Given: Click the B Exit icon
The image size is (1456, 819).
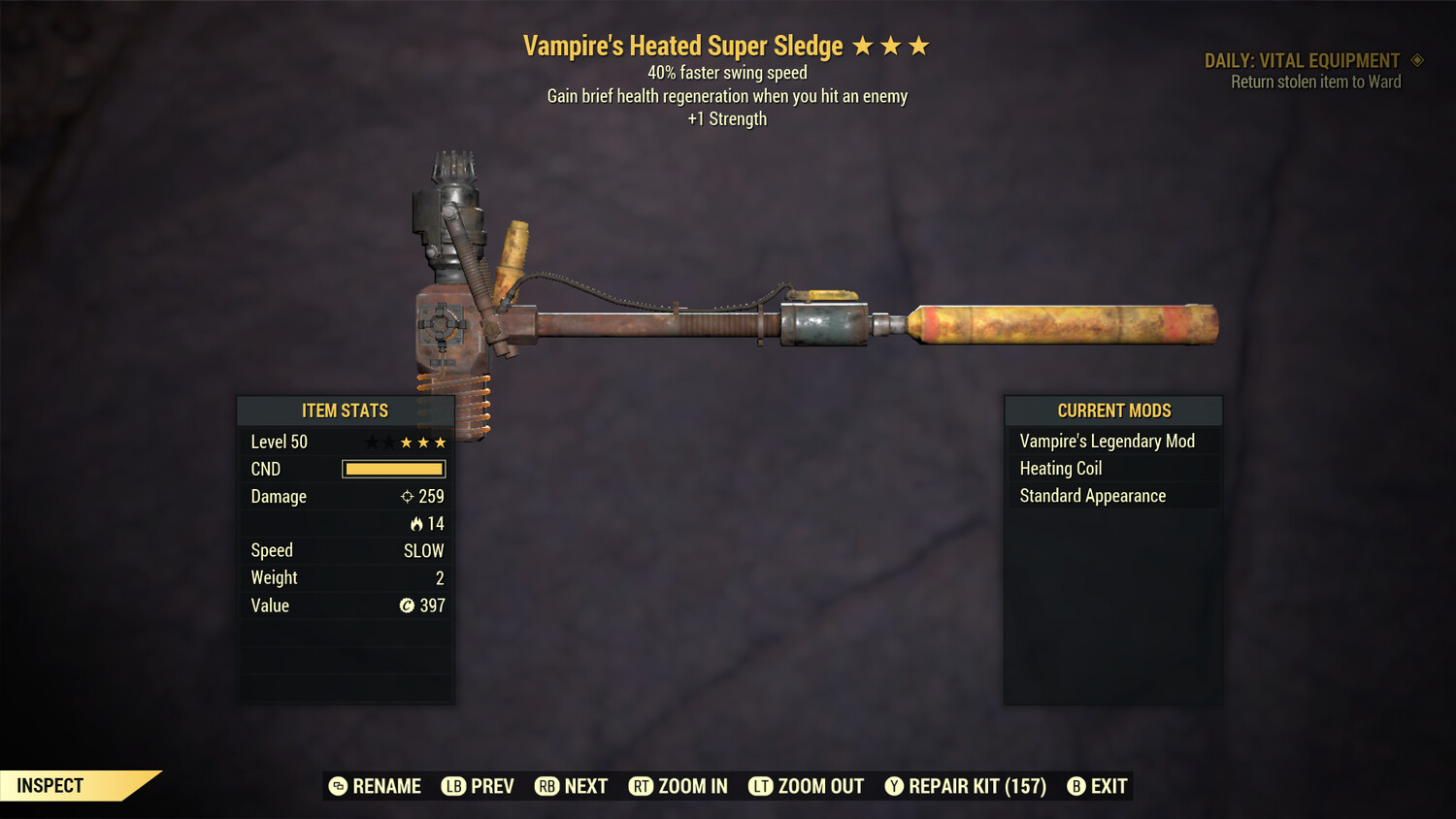Looking at the screenshot, I should (x=1075, y=786).
